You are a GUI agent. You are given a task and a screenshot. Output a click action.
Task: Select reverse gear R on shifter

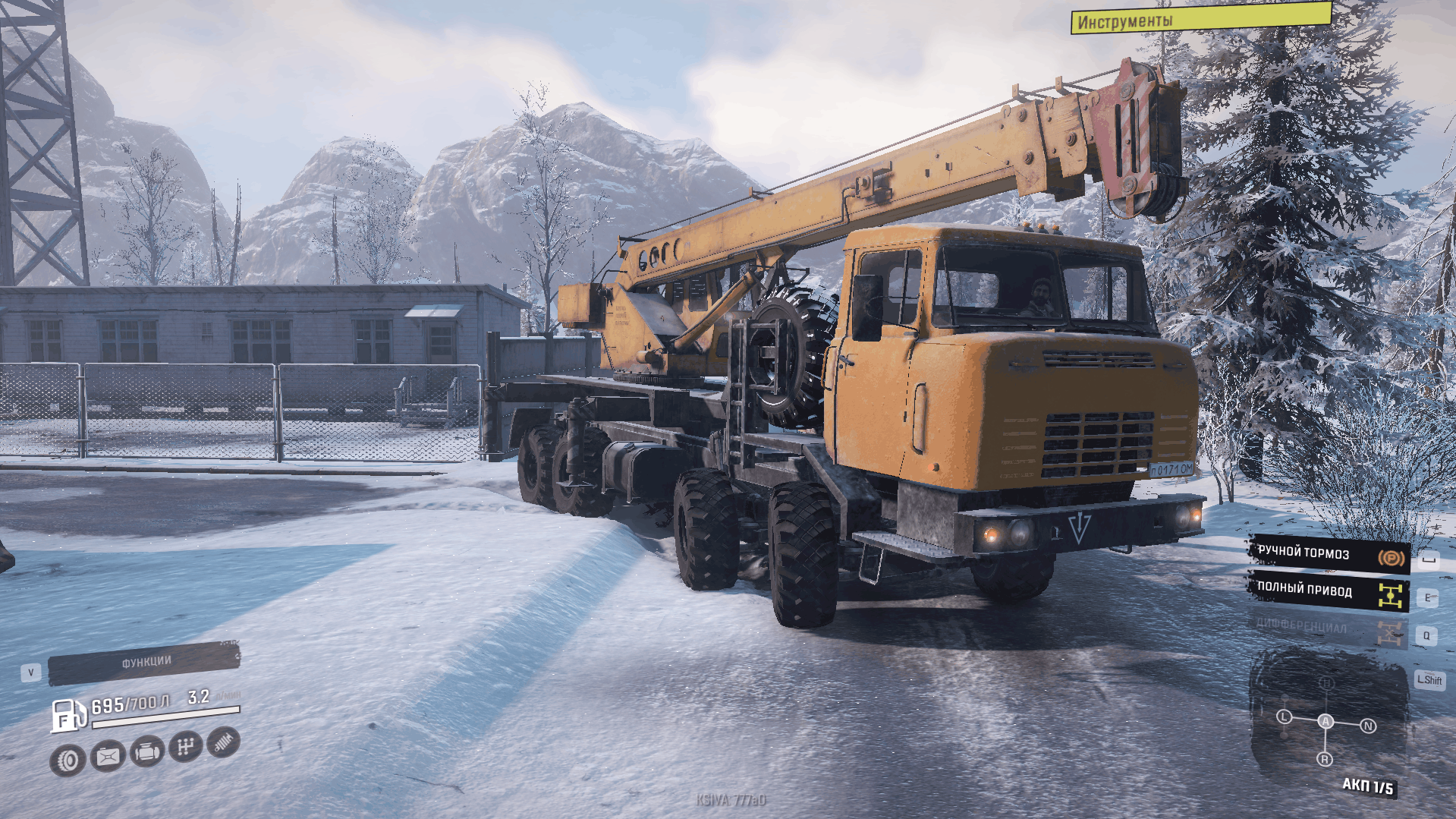(x=1325, y=759)
